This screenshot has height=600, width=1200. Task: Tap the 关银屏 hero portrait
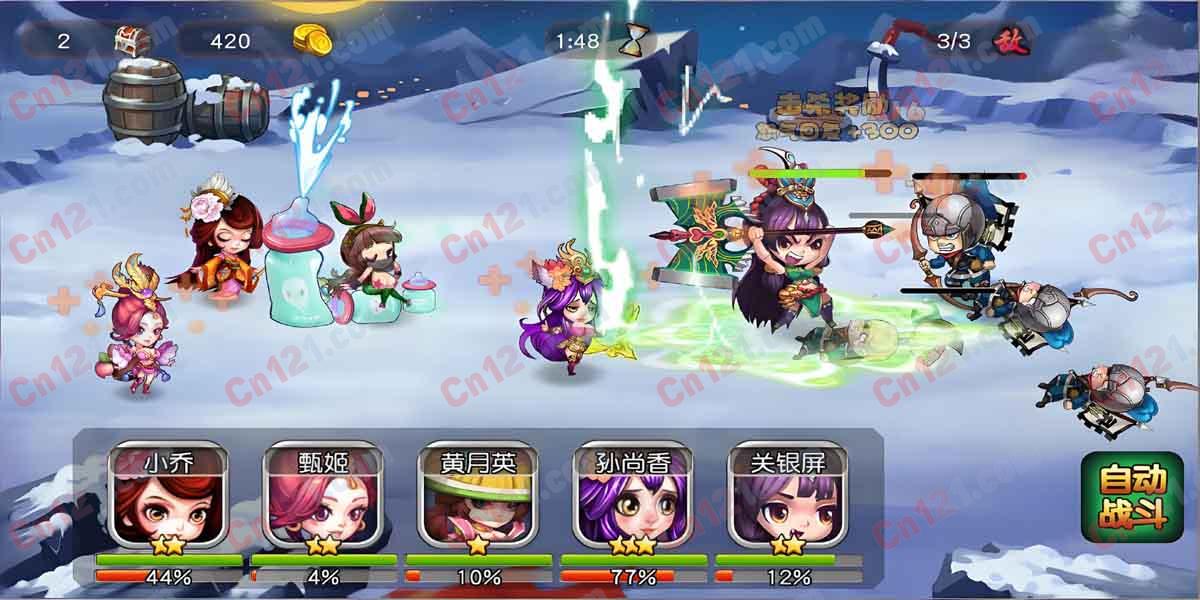(788, 502)
